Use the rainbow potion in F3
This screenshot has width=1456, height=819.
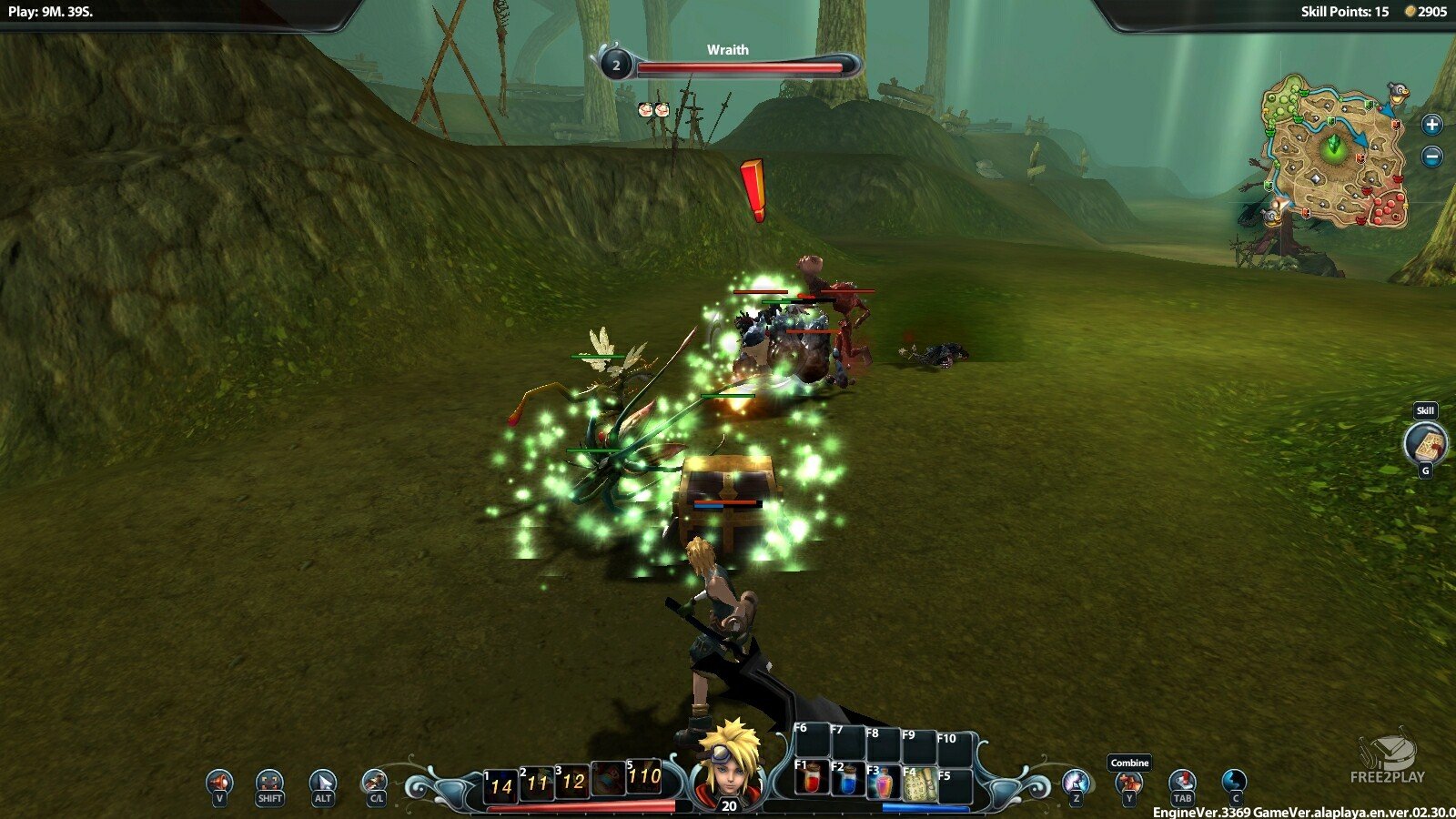[x=884, y=783]
